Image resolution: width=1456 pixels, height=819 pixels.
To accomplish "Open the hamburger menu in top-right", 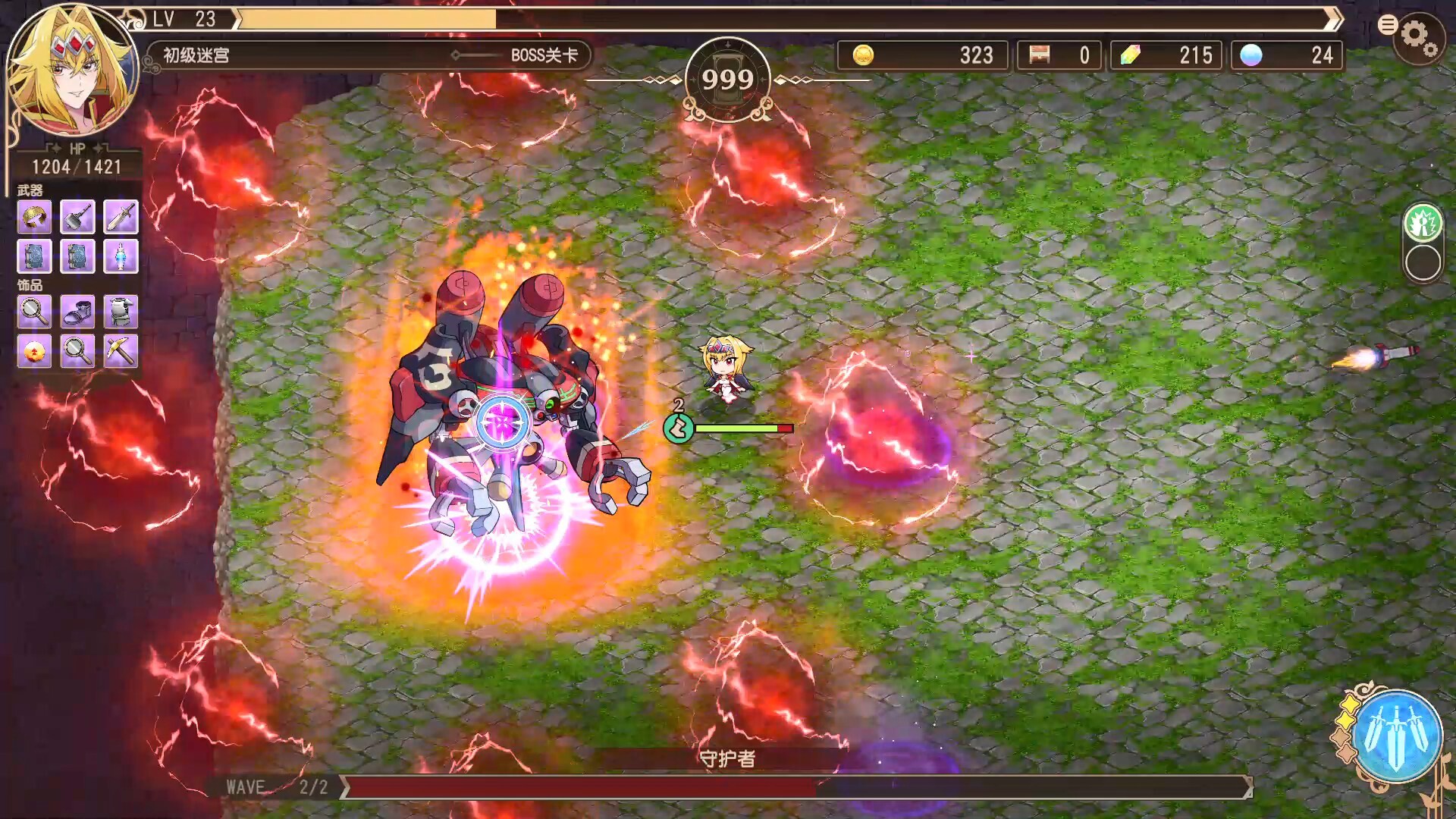I will [1388, 23].
